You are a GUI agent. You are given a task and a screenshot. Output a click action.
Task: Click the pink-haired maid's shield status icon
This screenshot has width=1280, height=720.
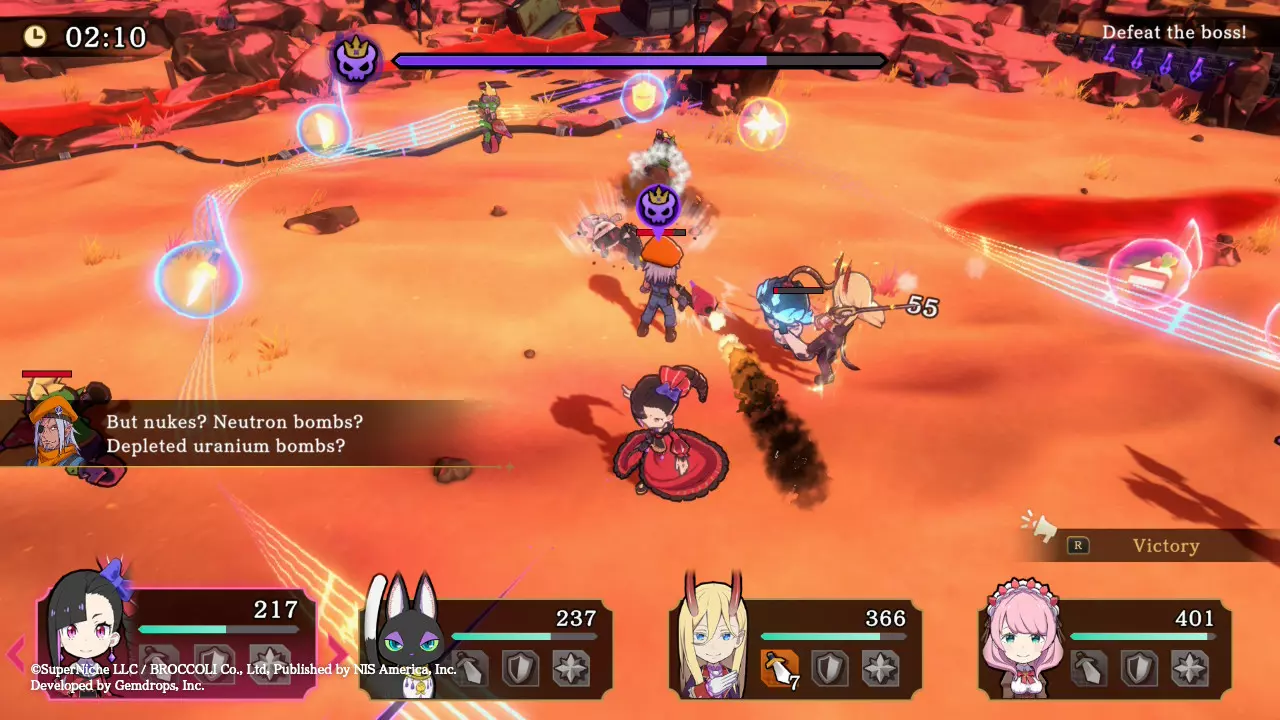pos(1140,667)
